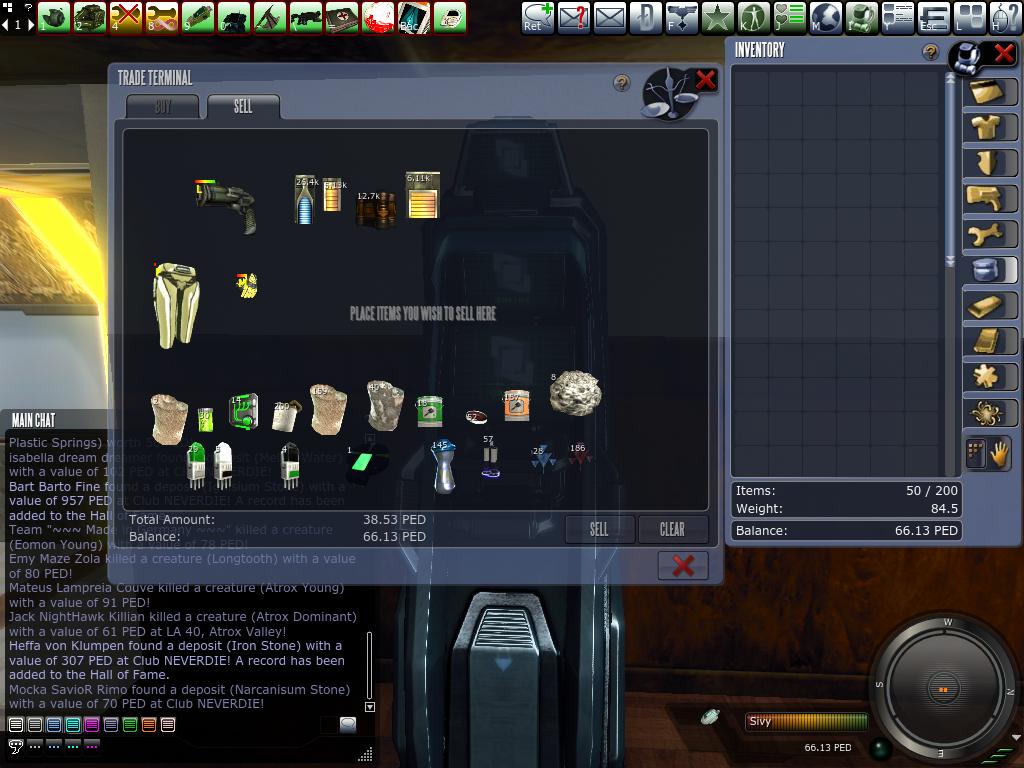Select the armor leg guards item
The image size is (1024, 768).
176,305
